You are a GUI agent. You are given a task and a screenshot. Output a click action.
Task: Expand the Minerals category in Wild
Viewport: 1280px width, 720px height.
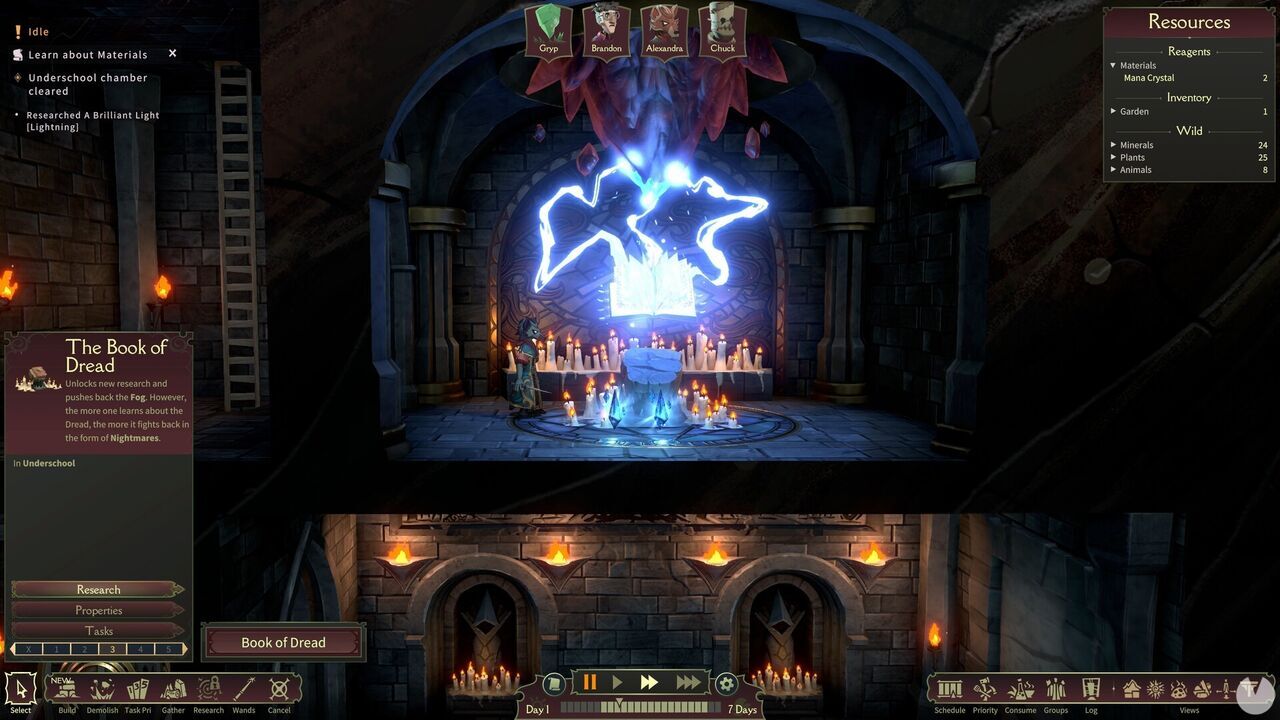click(1113, 144)
